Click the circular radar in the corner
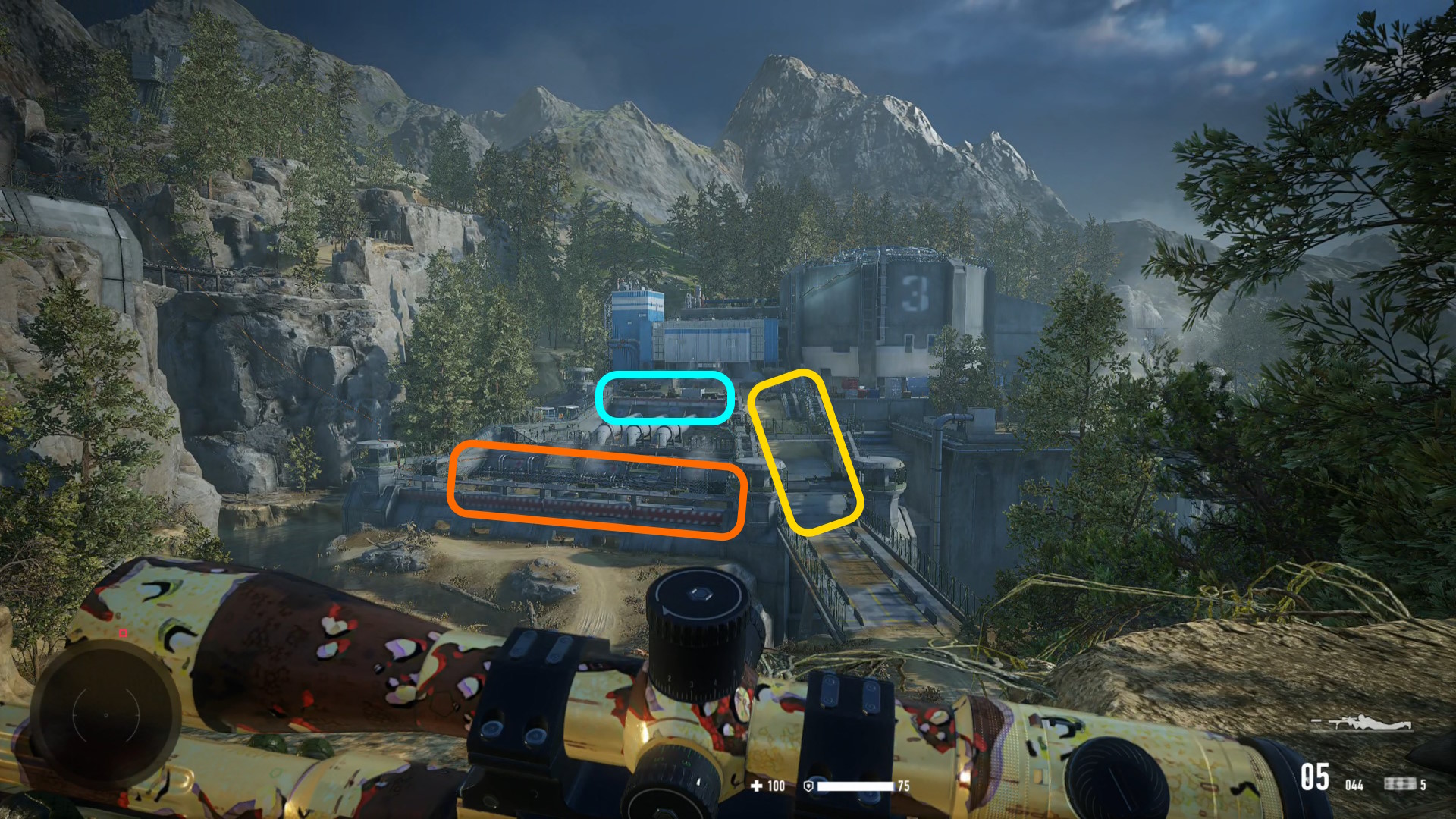This screenshot has width=1456, height=819. (x=106, y=714)
